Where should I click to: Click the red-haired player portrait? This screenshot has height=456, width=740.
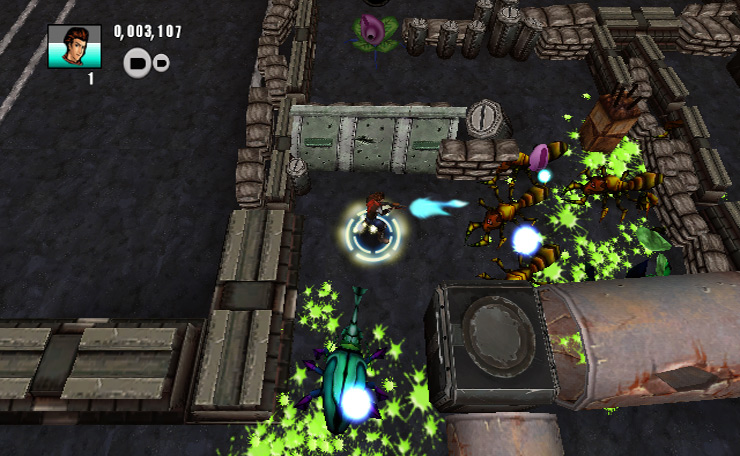pos(75,46)
